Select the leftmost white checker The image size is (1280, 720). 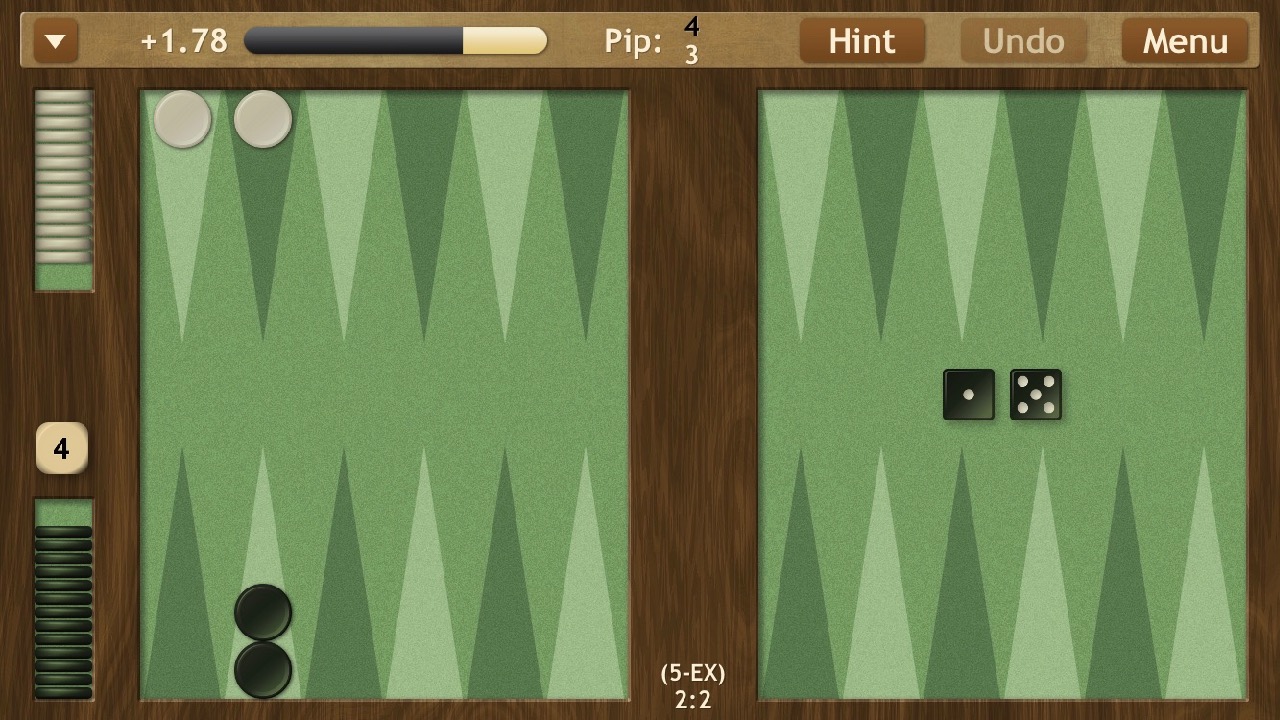tap(182, 119)
